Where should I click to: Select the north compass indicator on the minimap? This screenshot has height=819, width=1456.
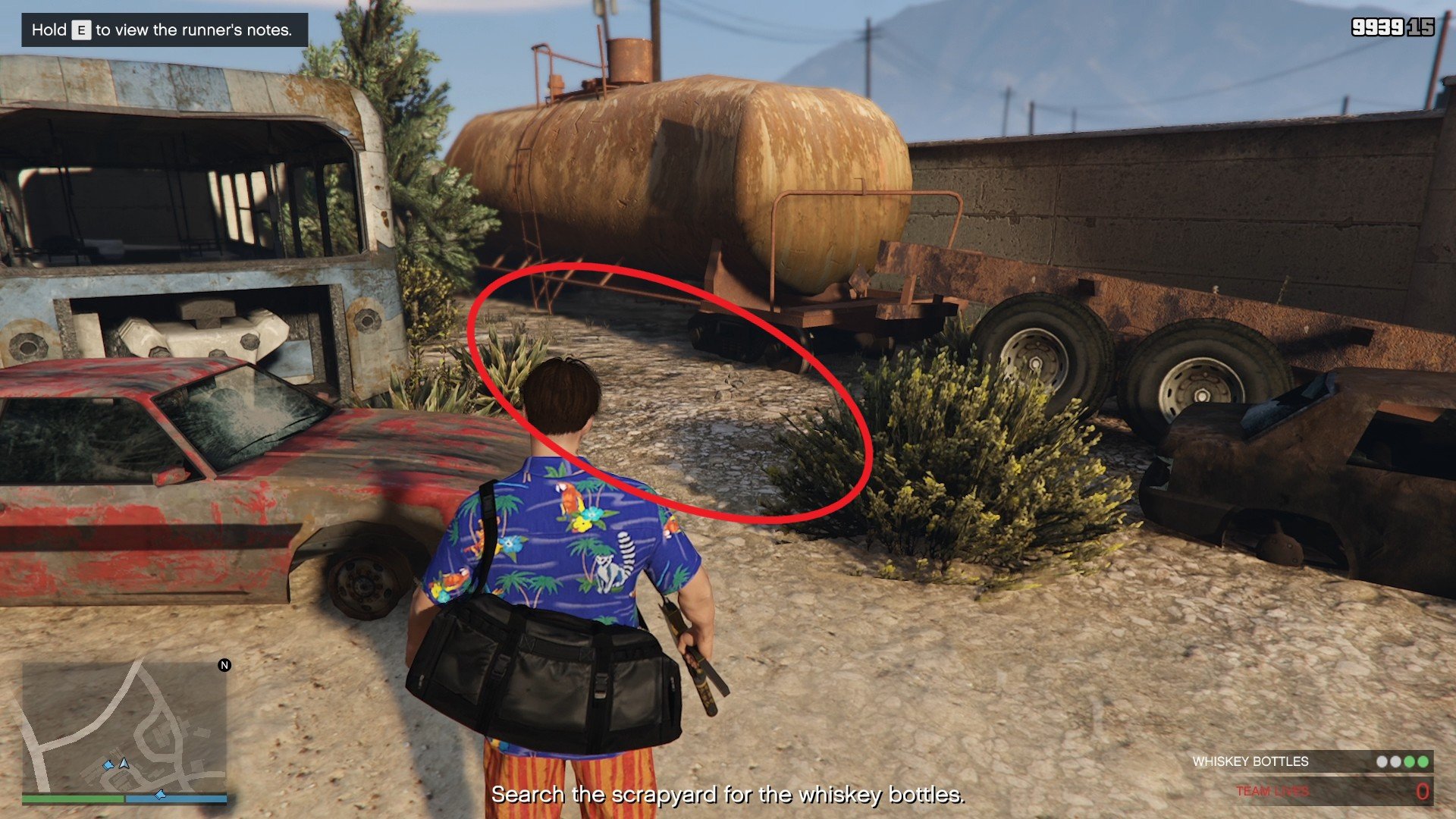click(224, 665)
